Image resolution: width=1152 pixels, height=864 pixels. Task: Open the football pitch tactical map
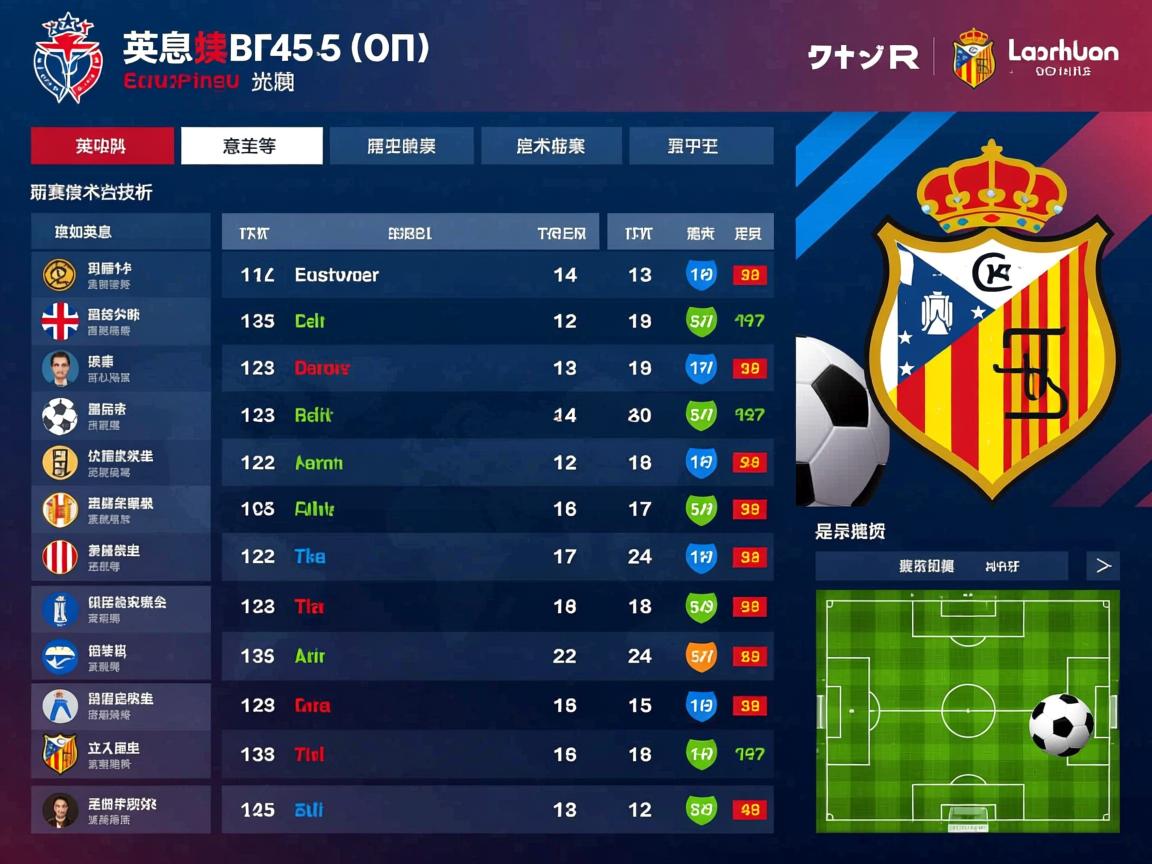pyautogui.click(x=966, y=710)
